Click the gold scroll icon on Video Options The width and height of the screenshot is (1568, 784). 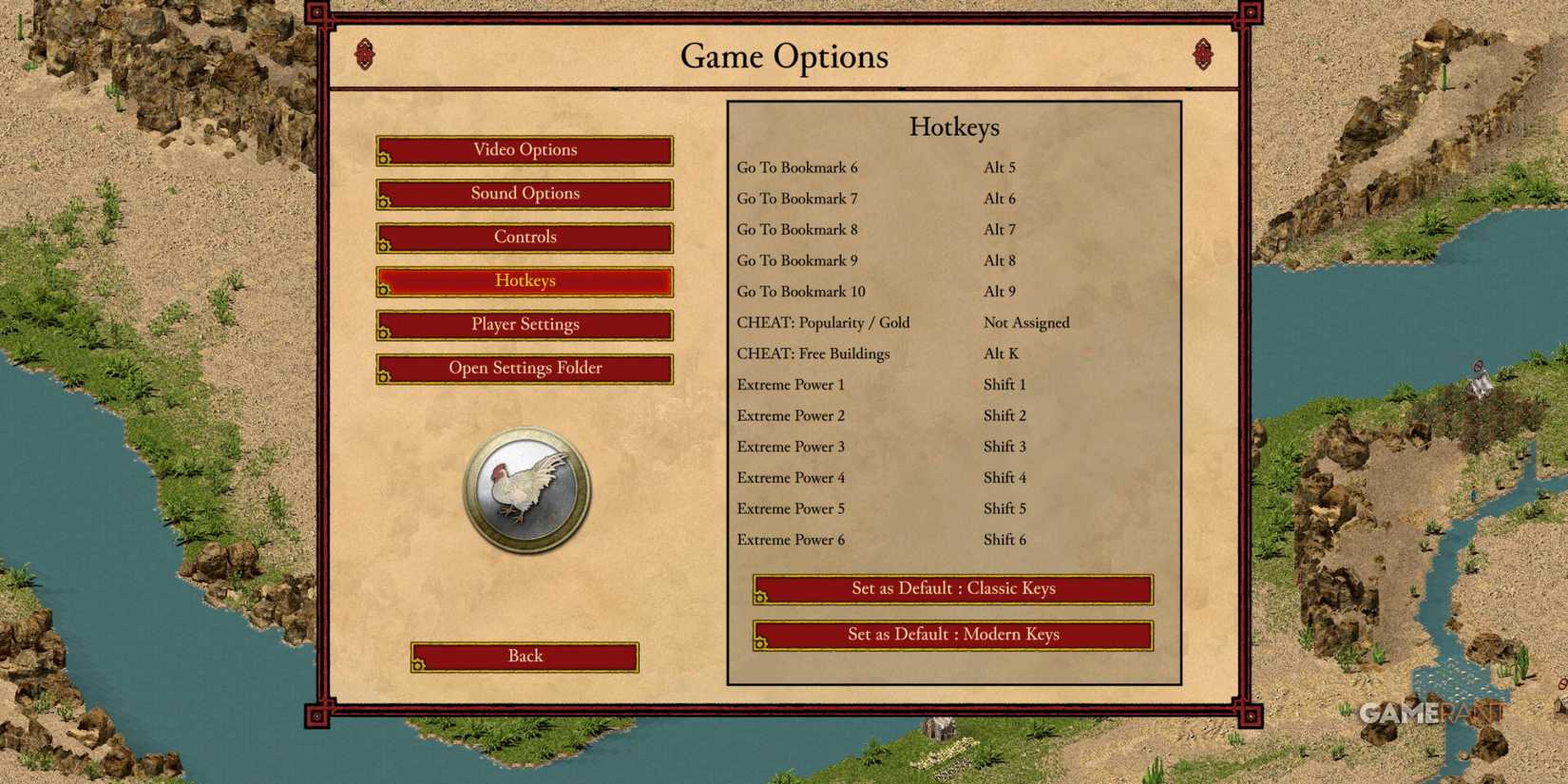pos(384,157)
